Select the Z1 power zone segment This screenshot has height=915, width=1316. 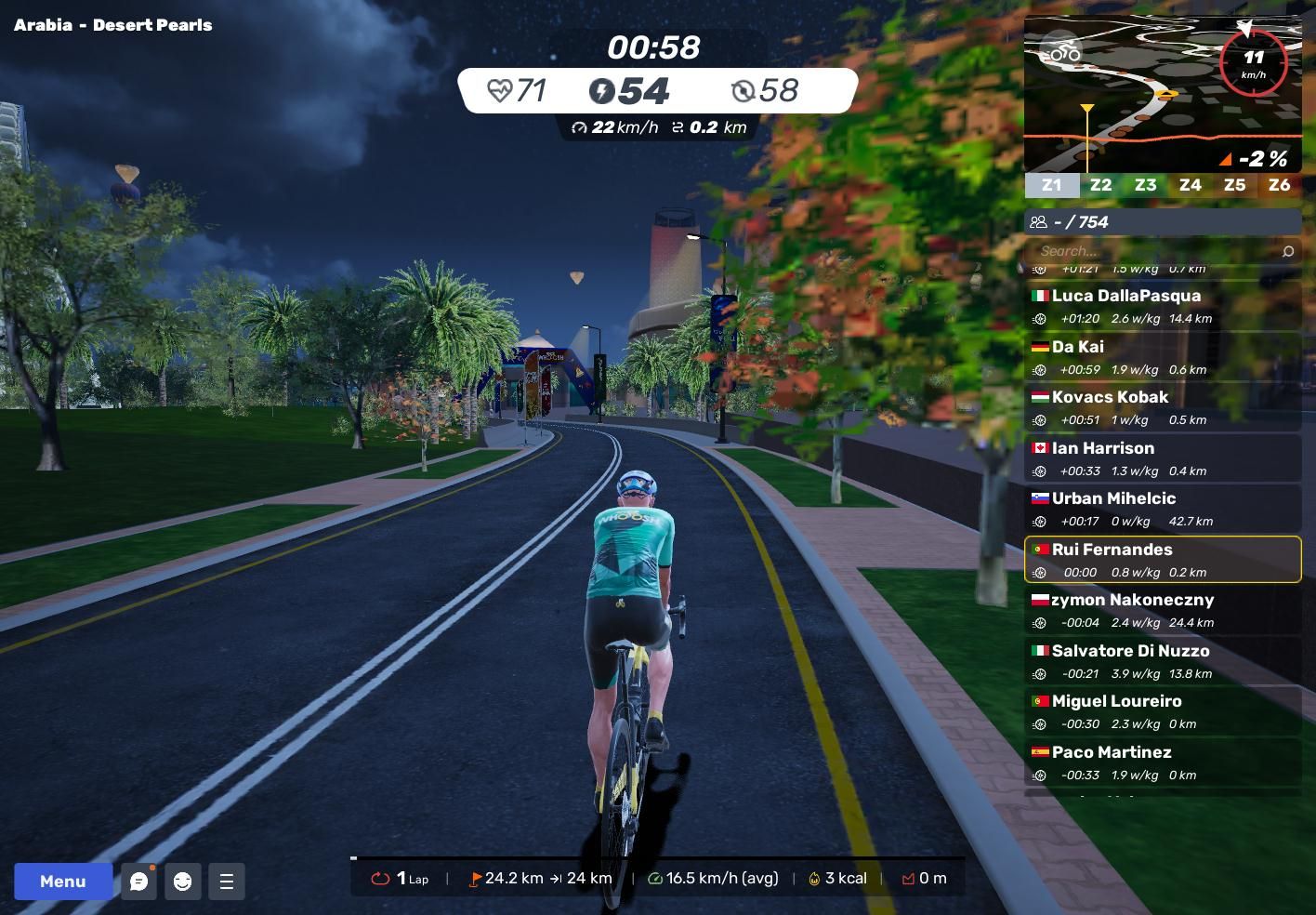[1051, 185]
